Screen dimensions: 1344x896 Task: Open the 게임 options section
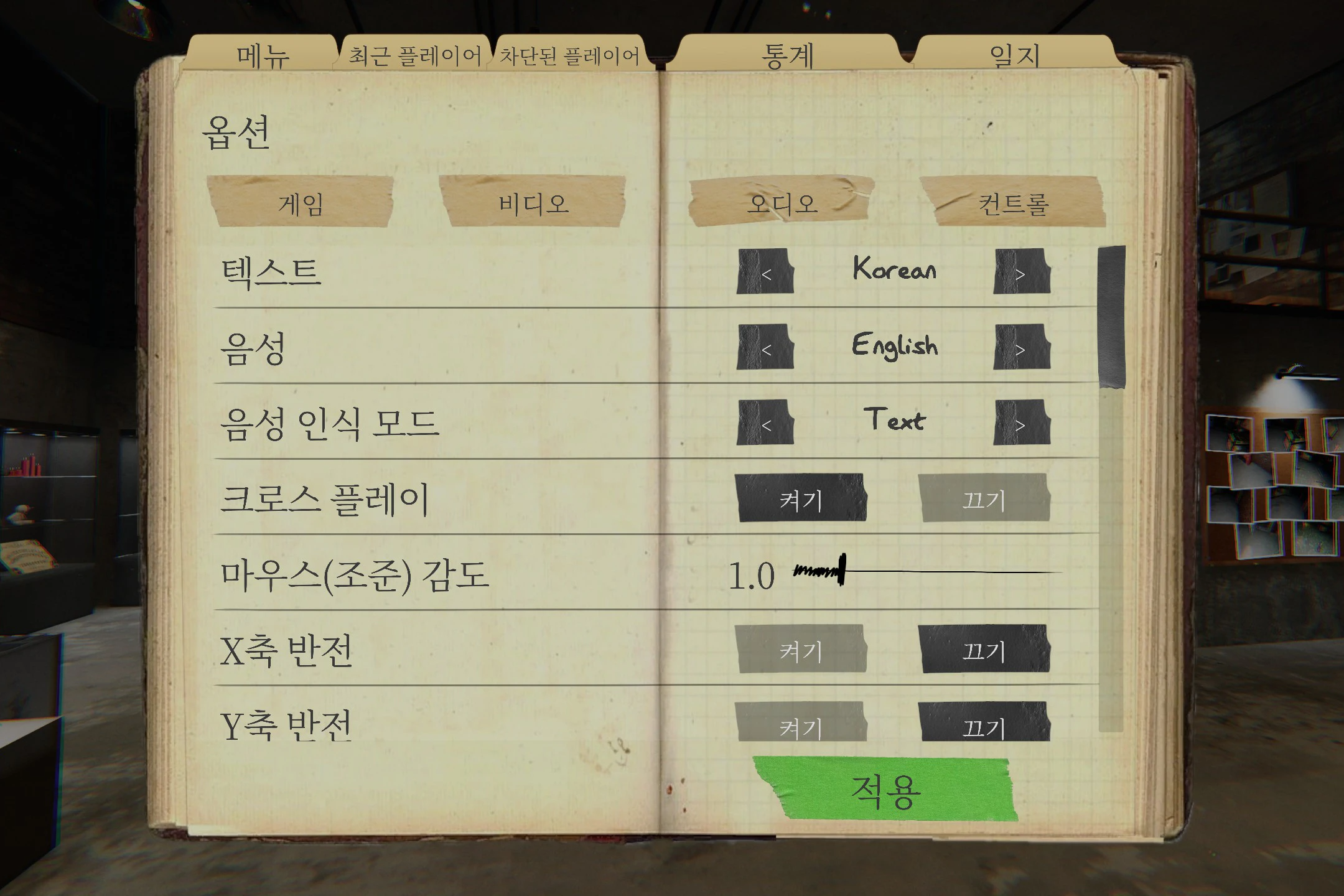299,203
